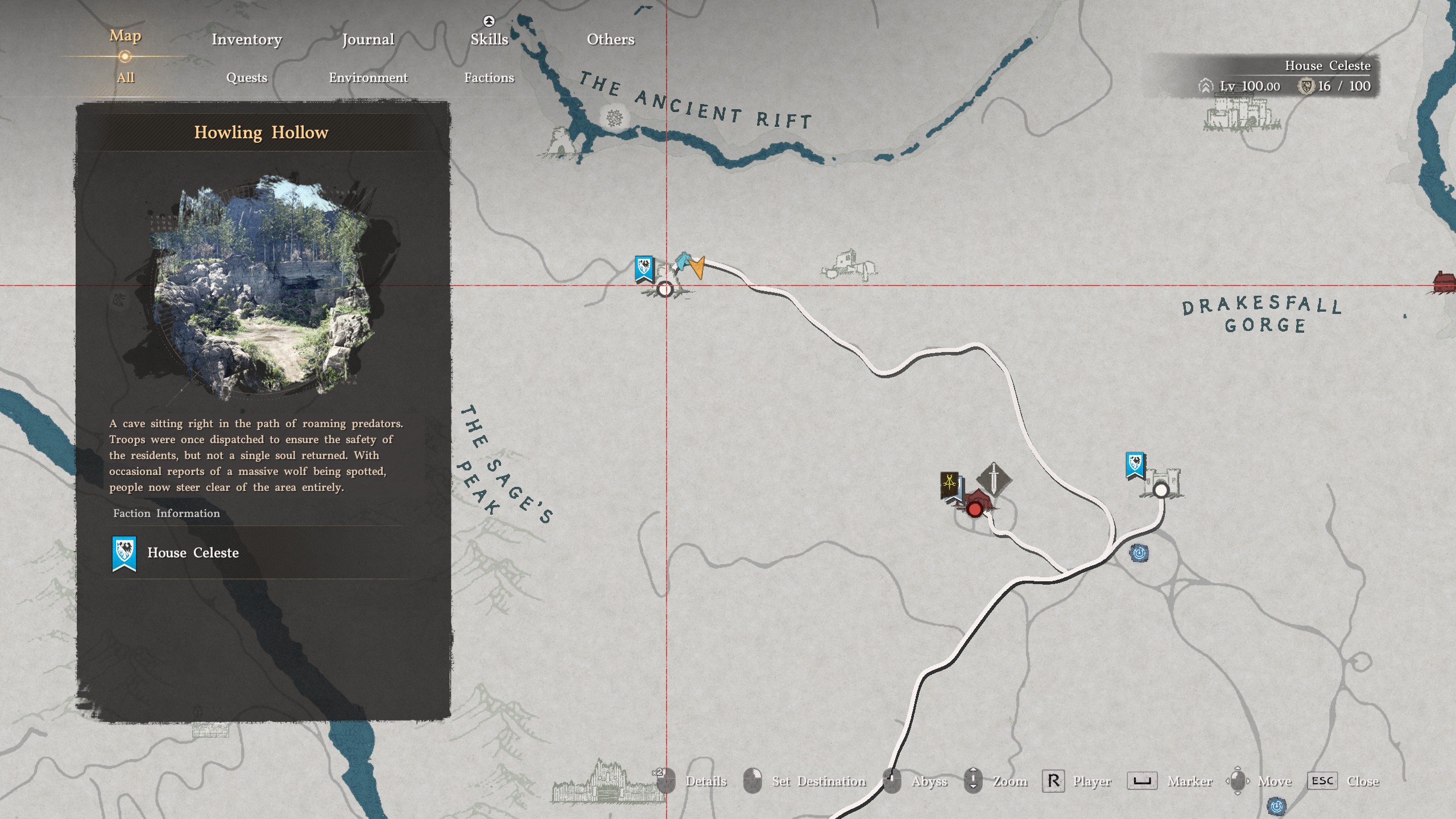Go to the Others tab

click(610, 39)
